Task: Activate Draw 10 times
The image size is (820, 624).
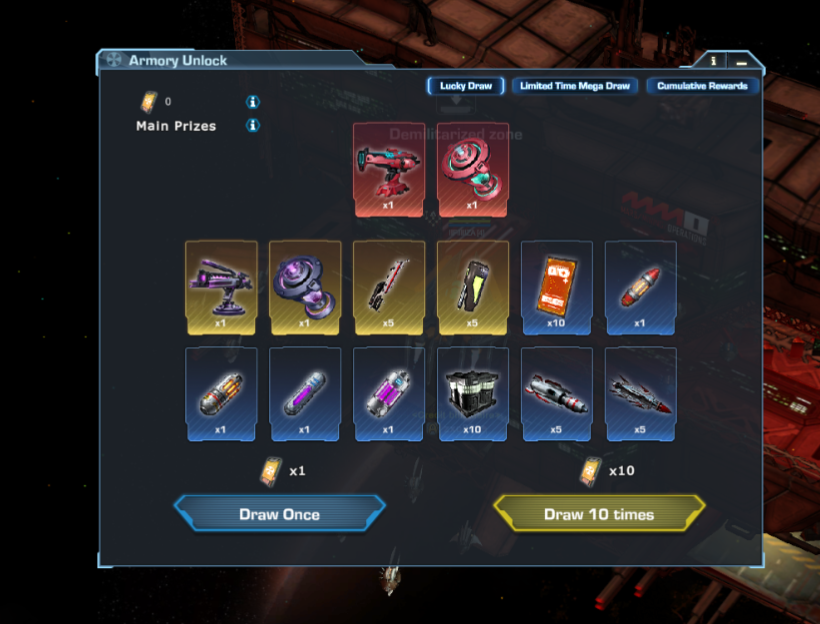Action: (x=599, y=514)
